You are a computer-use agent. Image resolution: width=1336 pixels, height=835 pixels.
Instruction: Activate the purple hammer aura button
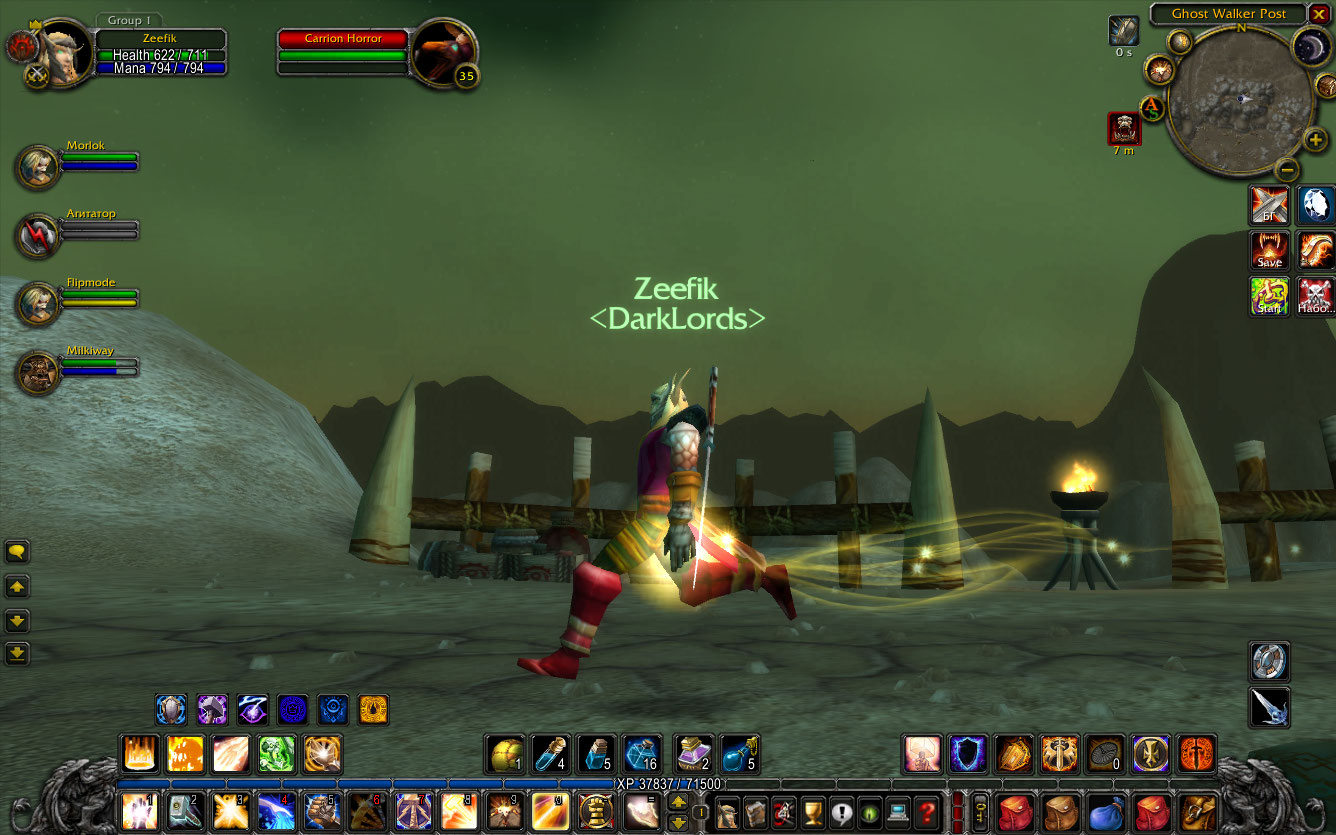pyautogui.click(x=212, y=710)
